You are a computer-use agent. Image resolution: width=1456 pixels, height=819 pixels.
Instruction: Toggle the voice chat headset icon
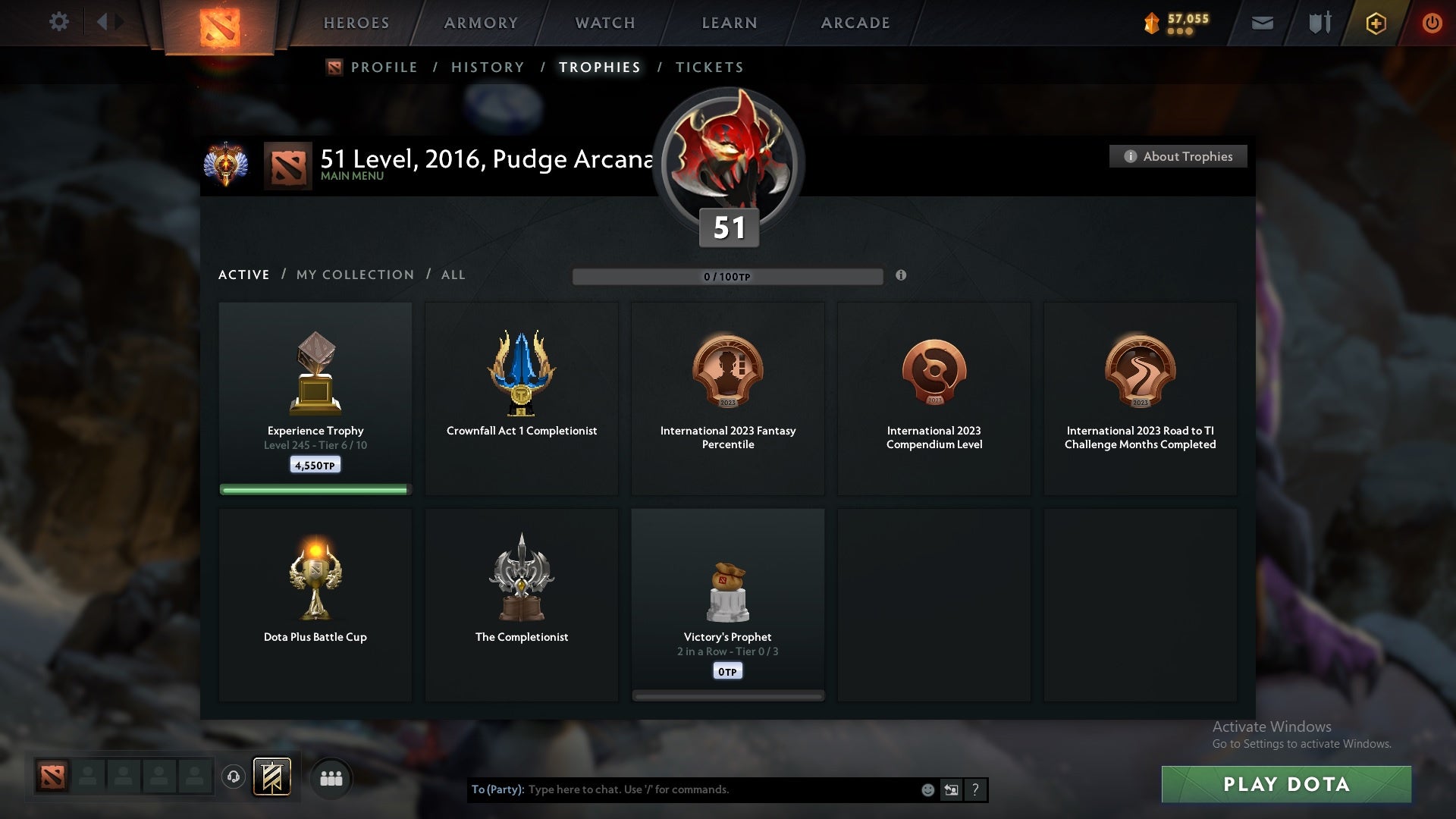[x=234, y=777]
